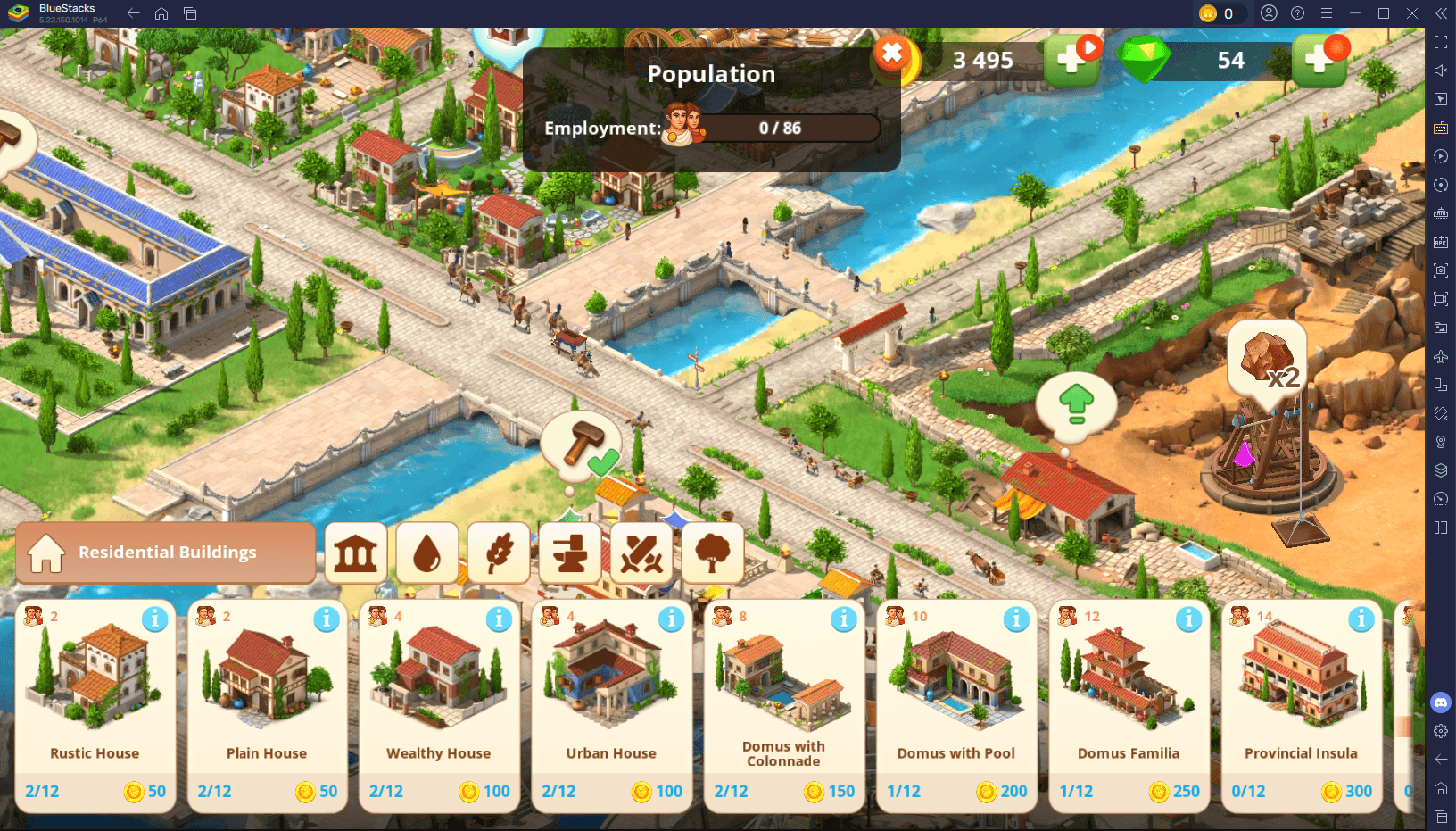Switch to the Residential Buildings tab
Viewport: 1456px width, 831px height.
(x=165, y=553)
